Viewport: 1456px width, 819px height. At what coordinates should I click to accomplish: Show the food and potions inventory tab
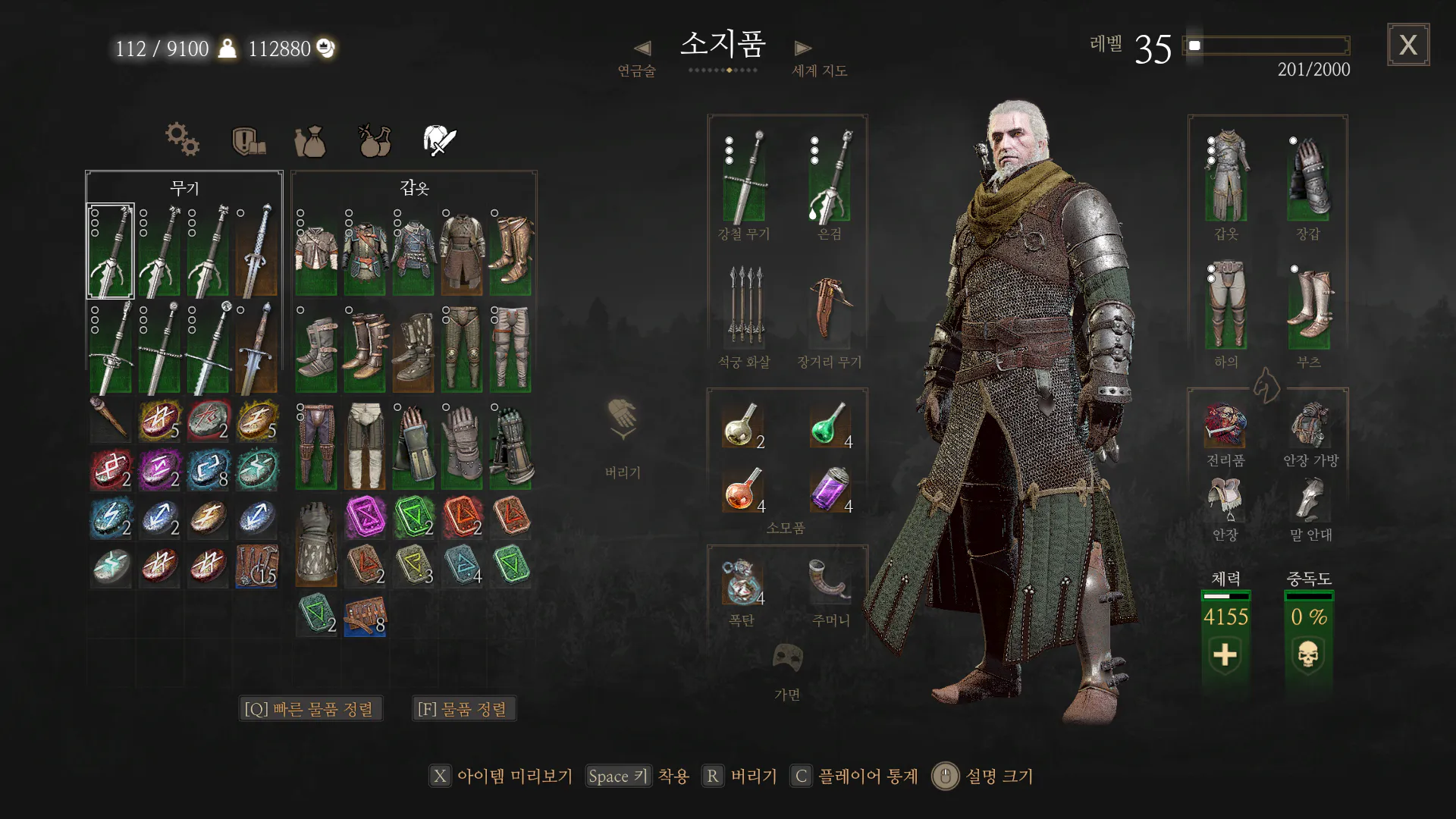click(x=375, y=141)
